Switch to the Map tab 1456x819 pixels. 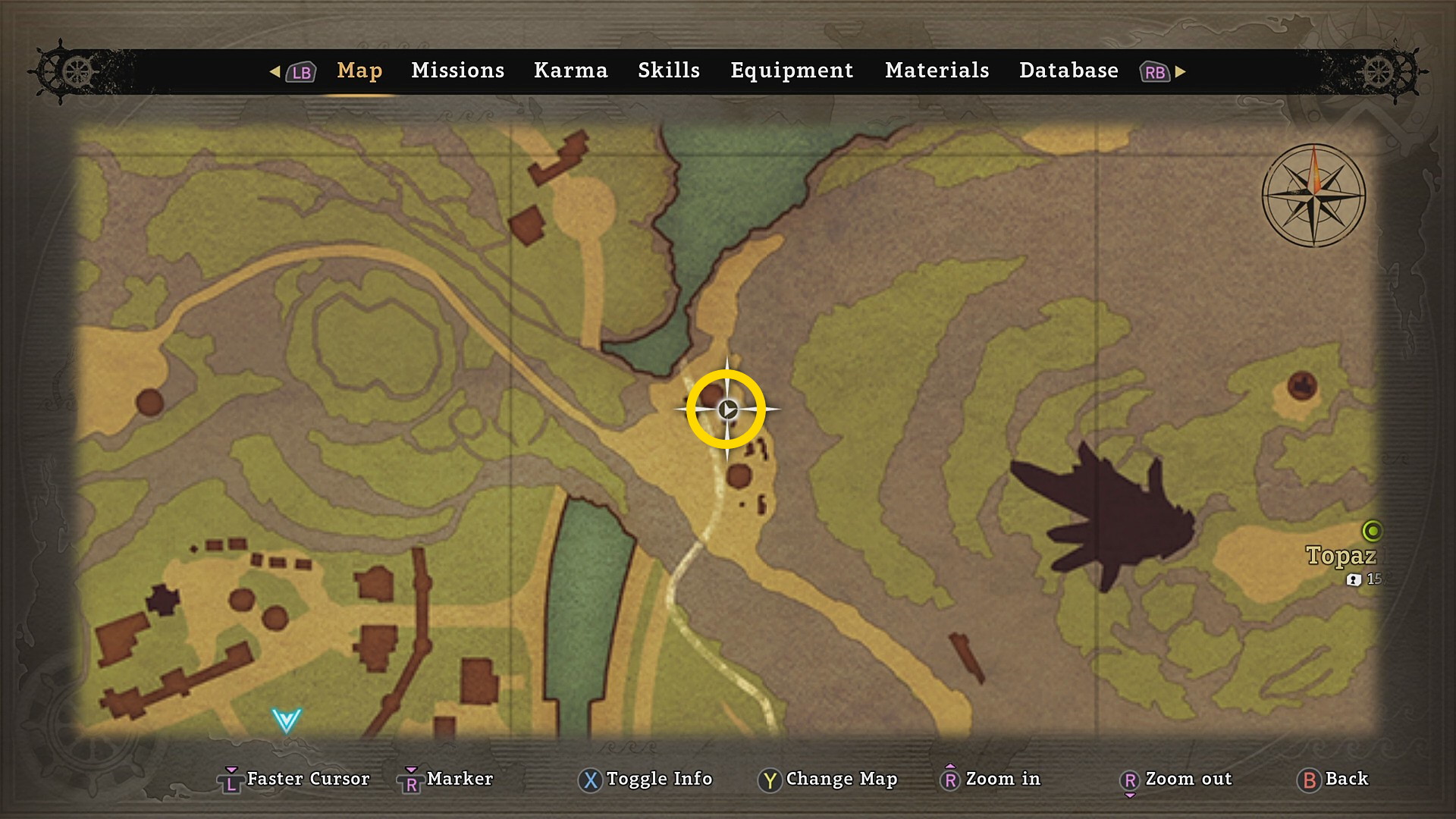point(359,71)
